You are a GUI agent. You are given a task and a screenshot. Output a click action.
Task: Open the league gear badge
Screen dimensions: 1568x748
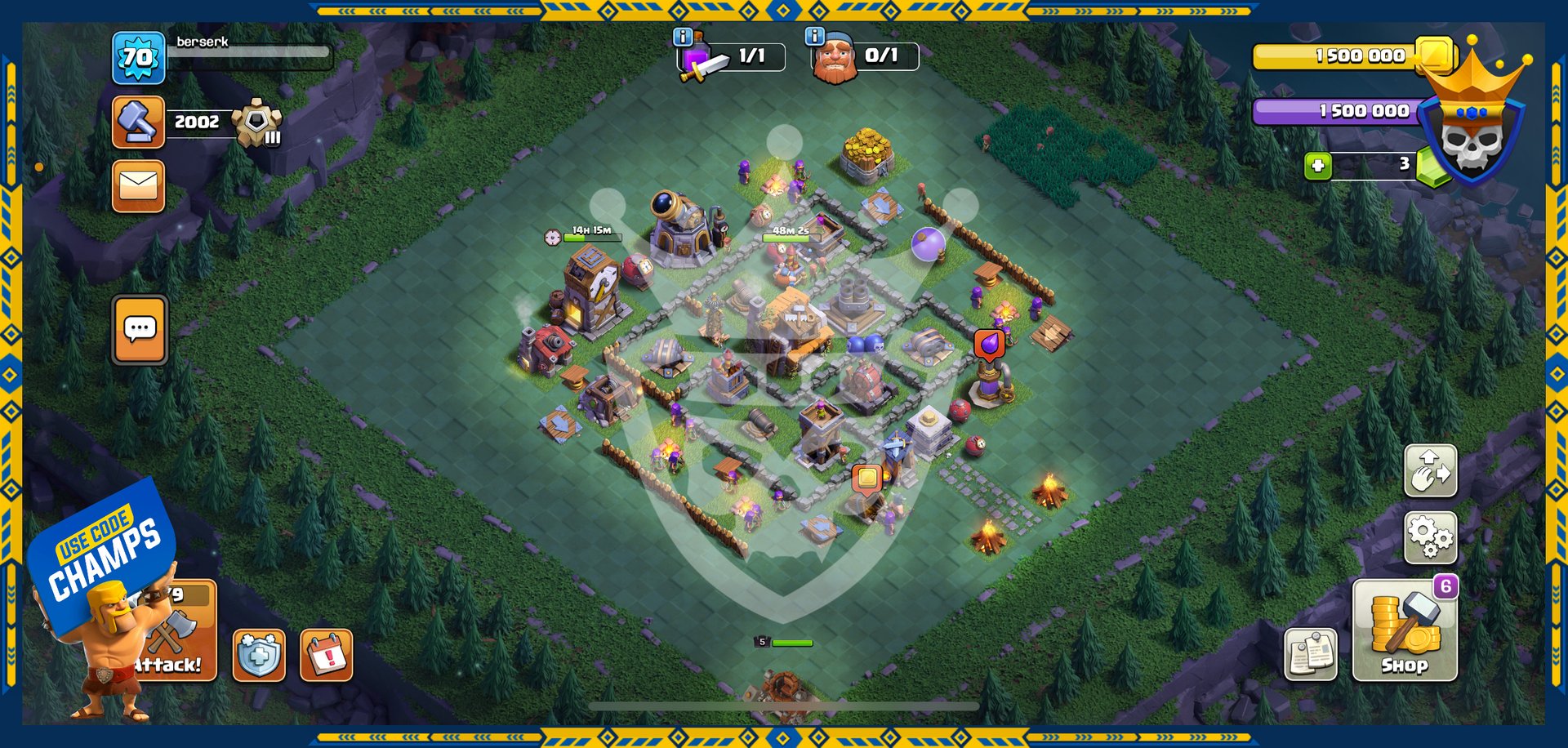pos(257,123)
